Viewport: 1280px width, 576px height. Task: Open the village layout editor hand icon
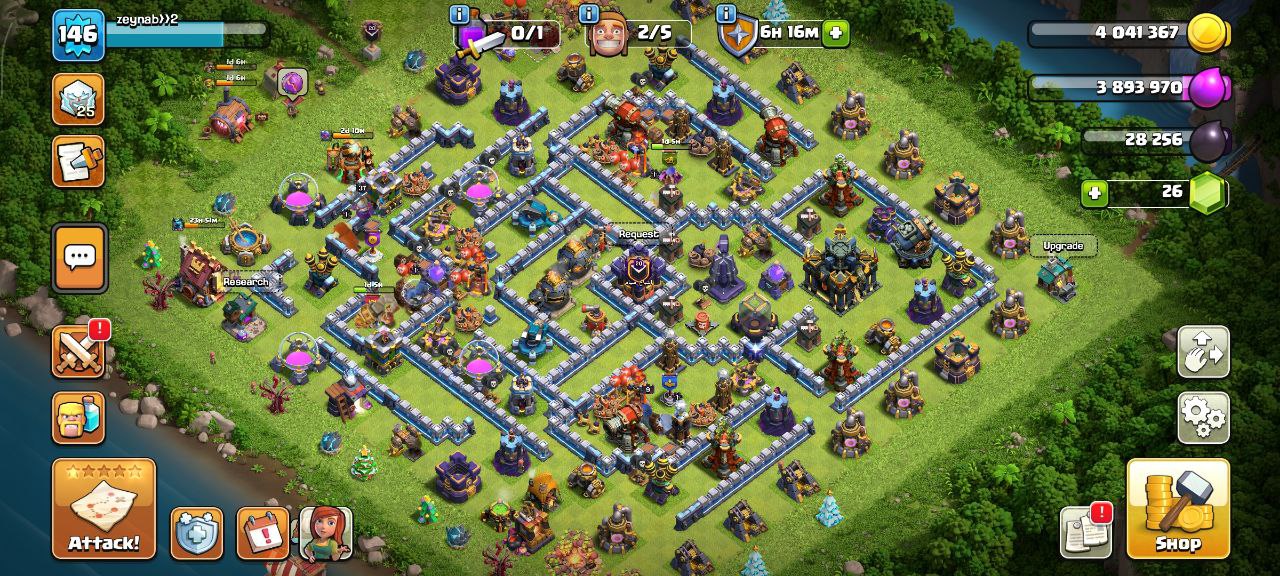pos(1203,351)
